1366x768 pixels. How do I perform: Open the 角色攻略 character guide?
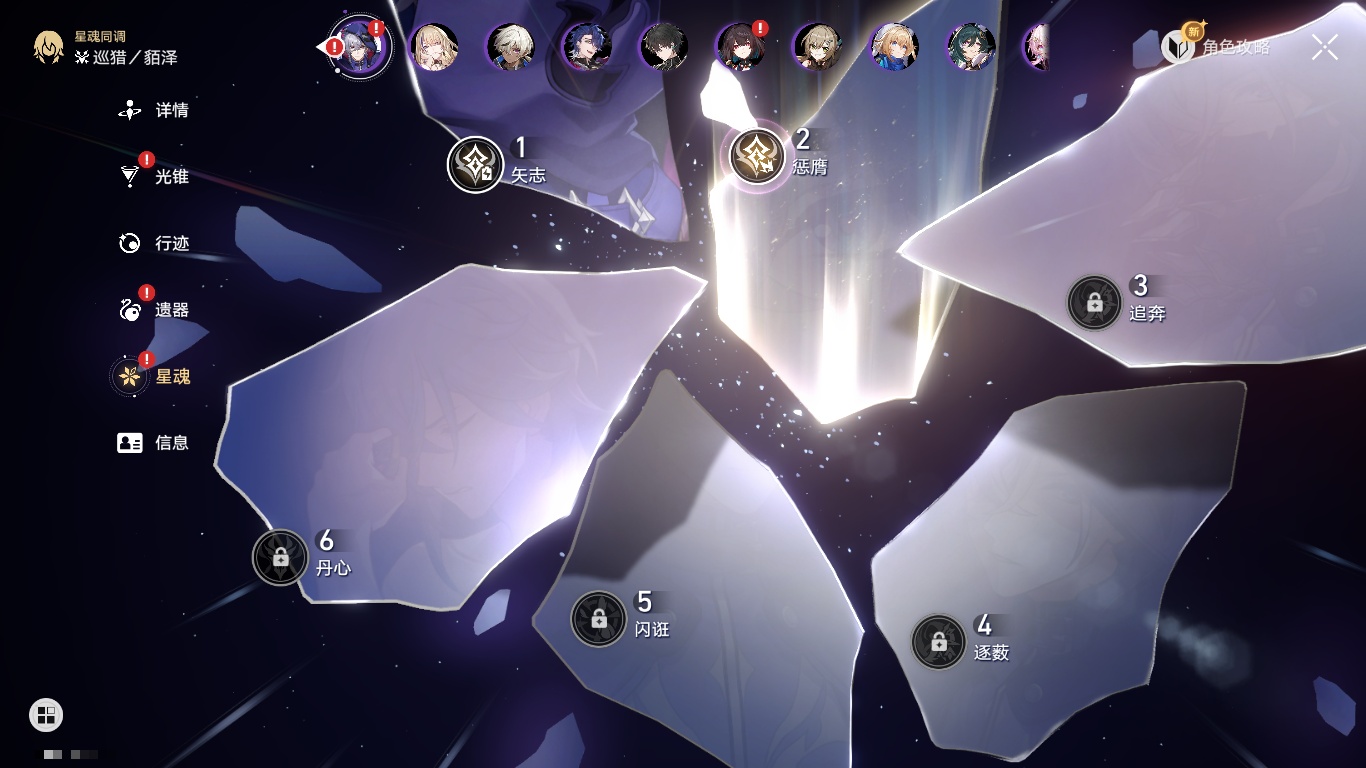1216,46
